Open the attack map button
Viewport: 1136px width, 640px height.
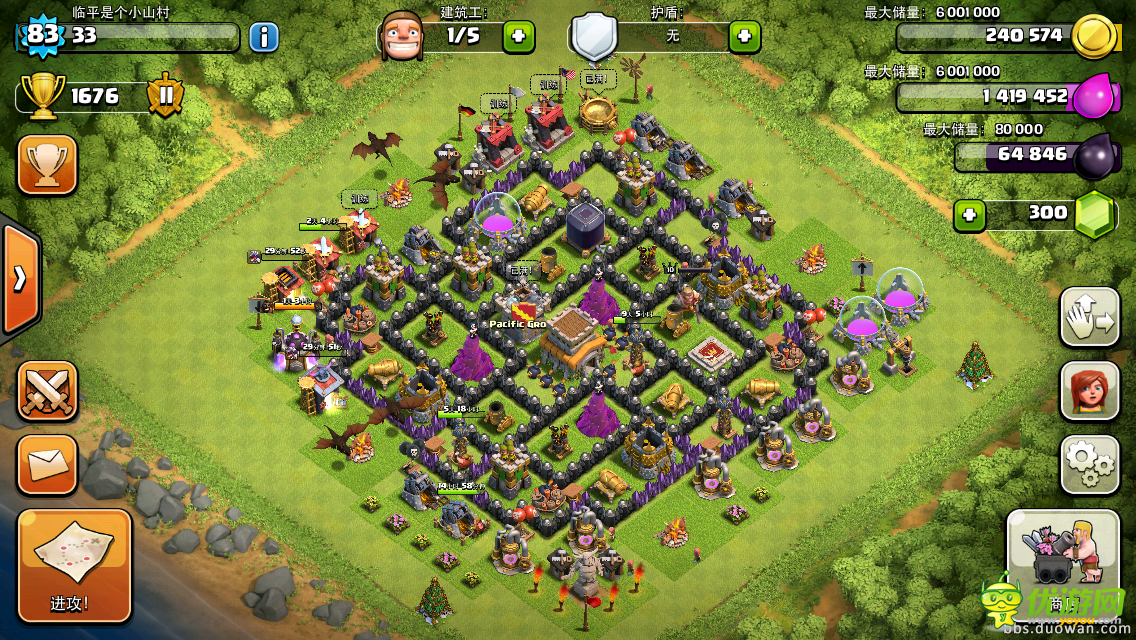(74, 564)
